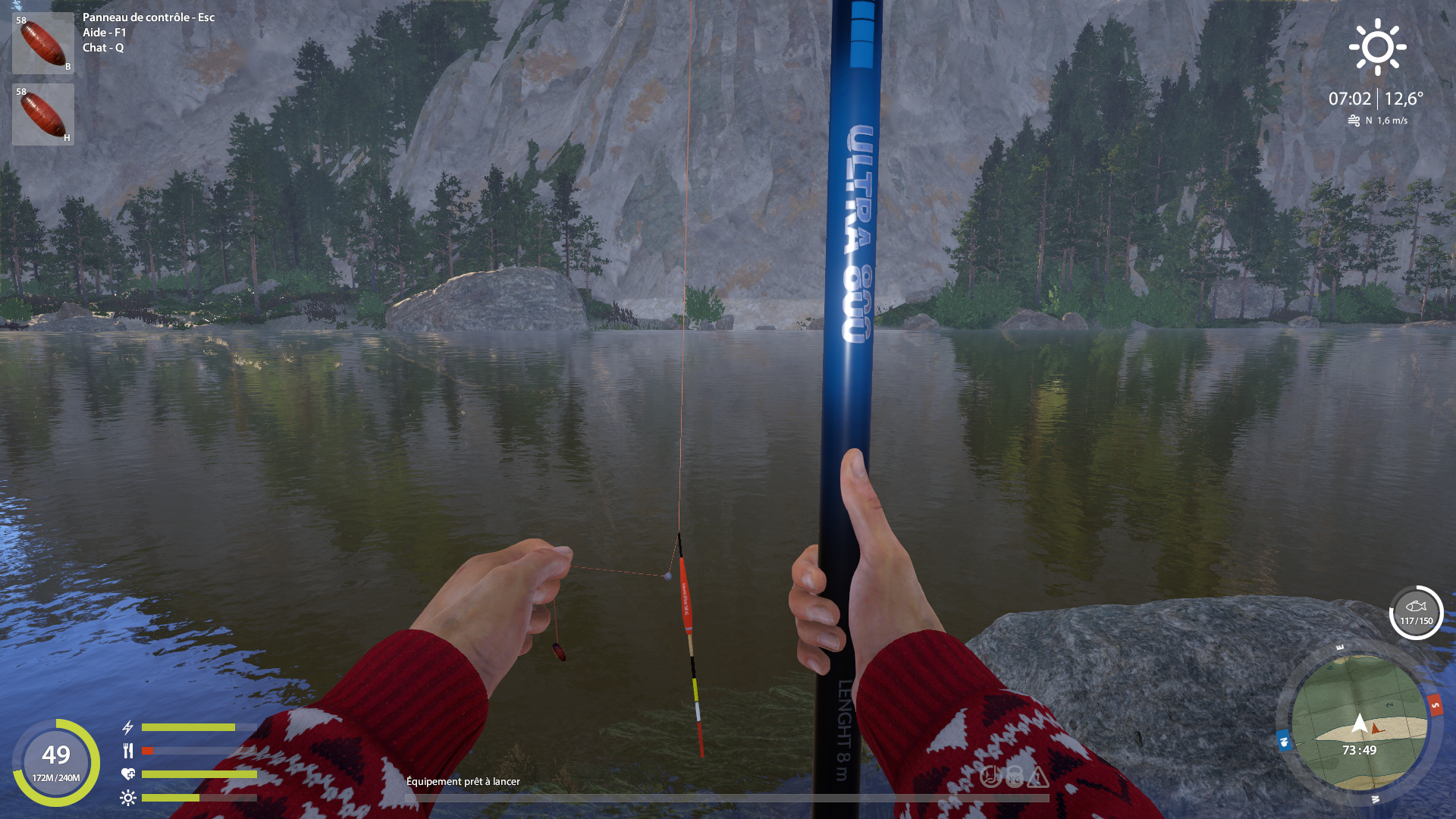Click the hook status indicator icon
This screenshot has height=819, width=1456.
click(x=991, y=777)
